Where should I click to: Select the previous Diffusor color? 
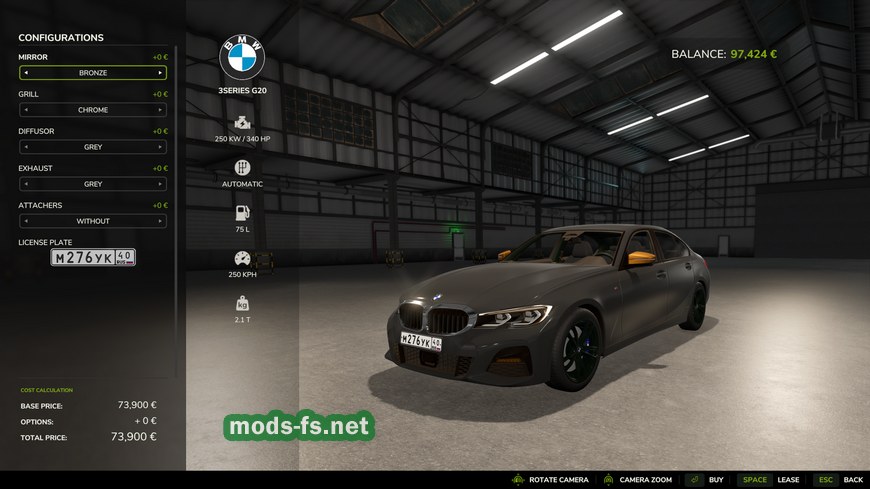point(26,147)
